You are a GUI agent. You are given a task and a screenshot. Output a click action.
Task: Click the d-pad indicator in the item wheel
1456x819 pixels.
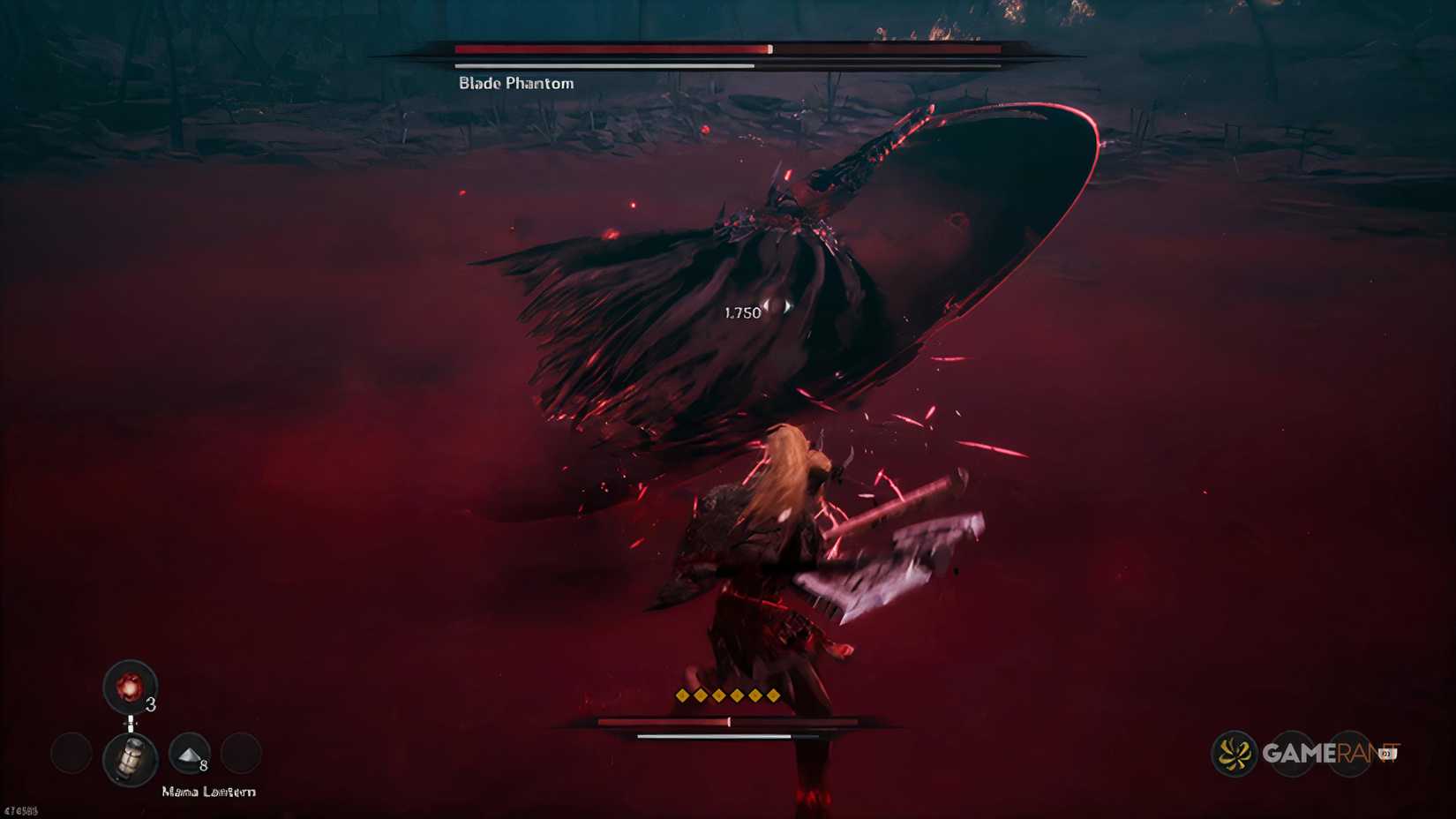(x=131, y=724)
